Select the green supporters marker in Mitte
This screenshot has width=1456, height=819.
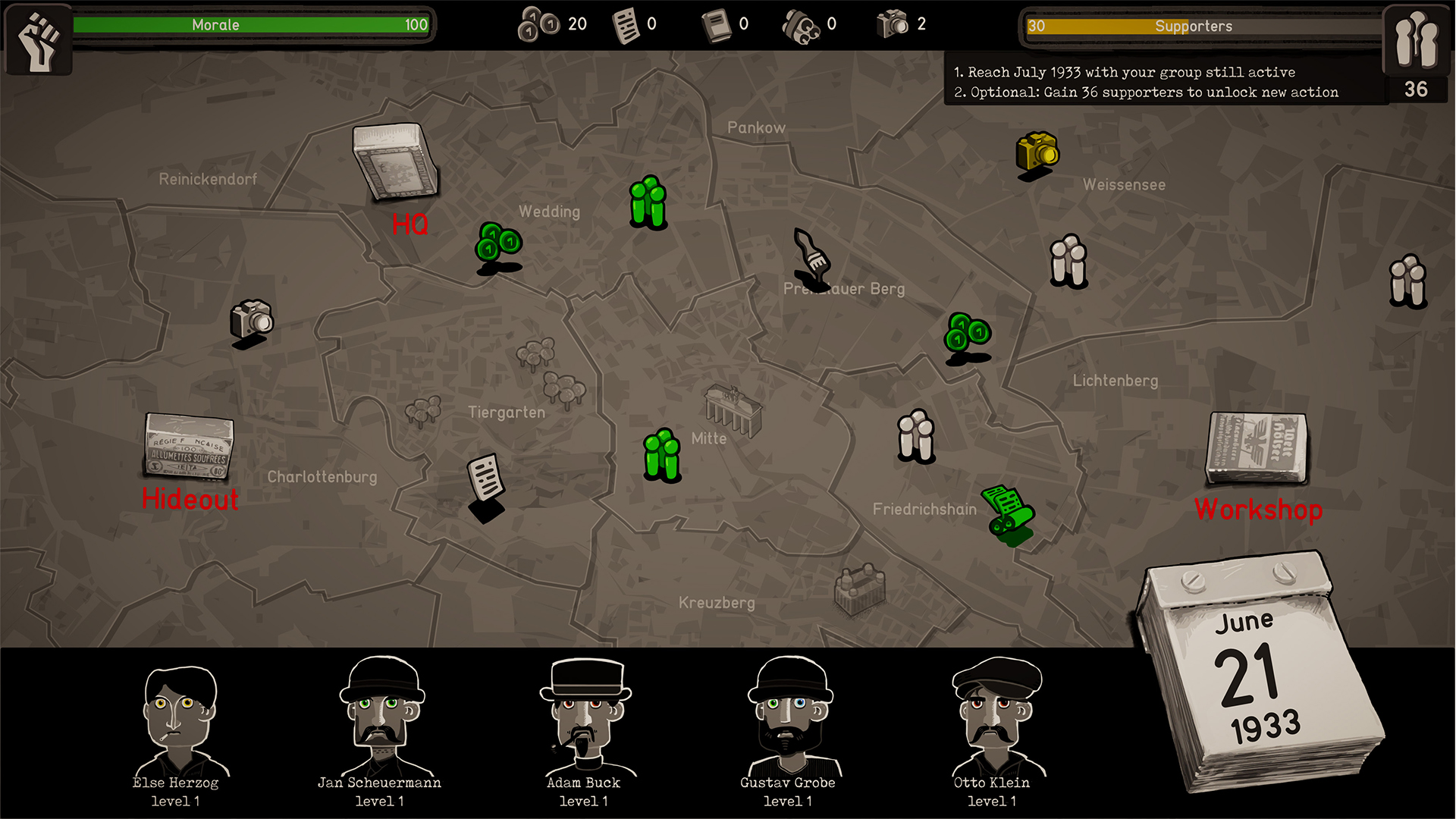pyautogui.click(x=662, y=455)
